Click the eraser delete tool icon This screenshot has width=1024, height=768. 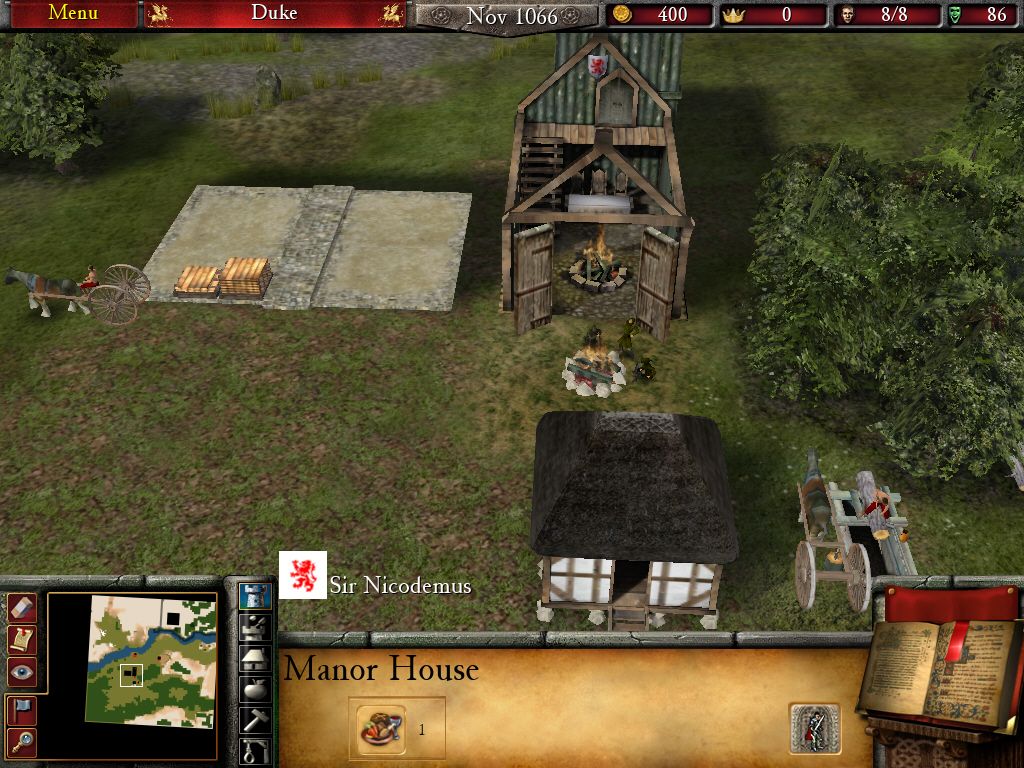[x=22, y=607]
